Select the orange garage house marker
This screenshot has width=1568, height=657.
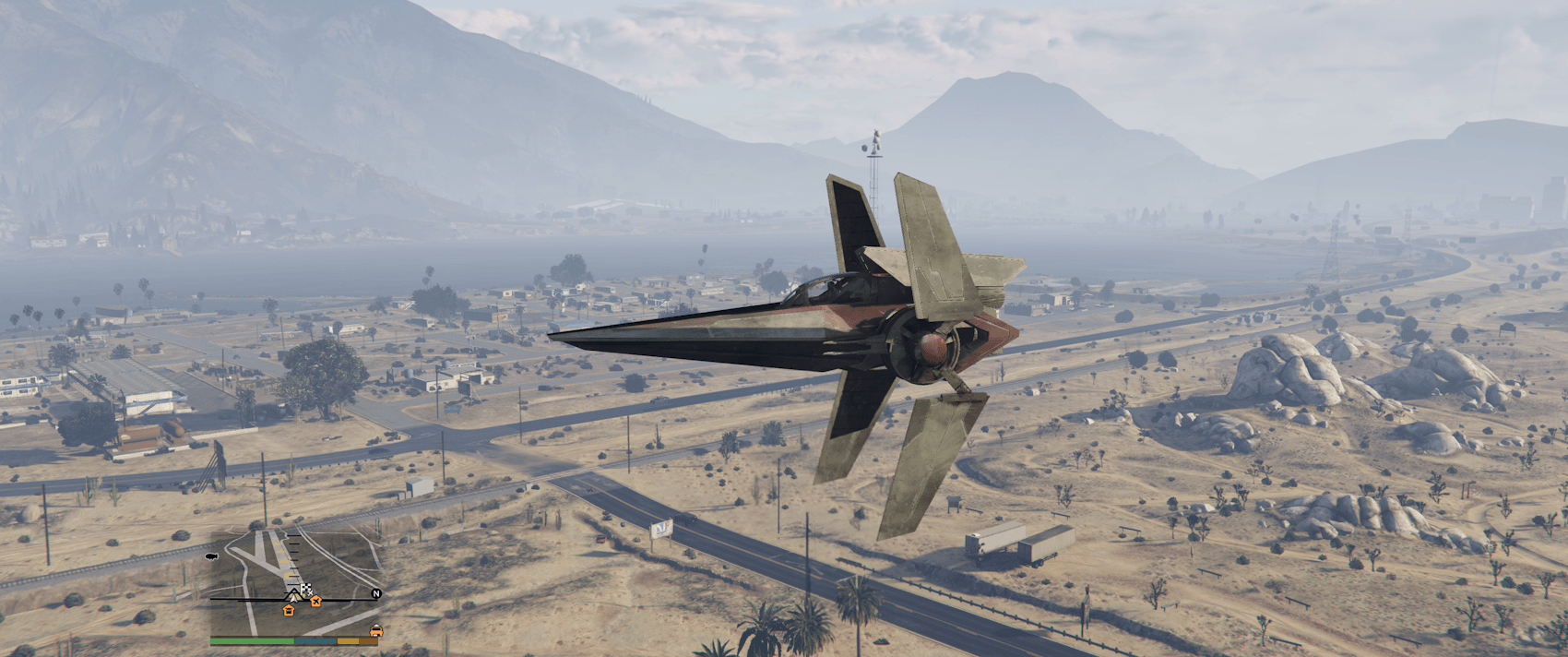coord(288,609)
